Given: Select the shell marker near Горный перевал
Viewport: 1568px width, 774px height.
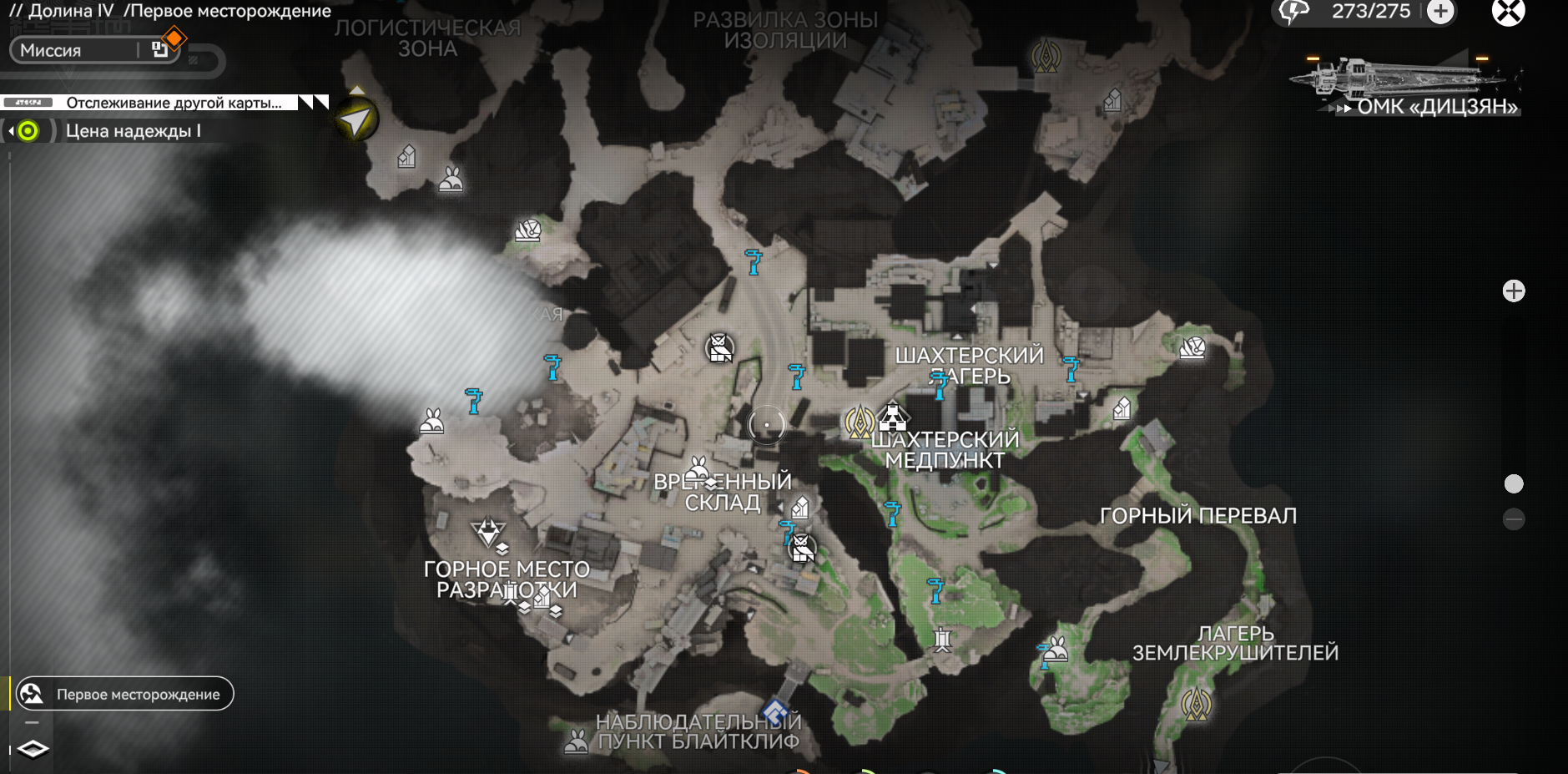Looking at the screenshot, I should 1192,347.
